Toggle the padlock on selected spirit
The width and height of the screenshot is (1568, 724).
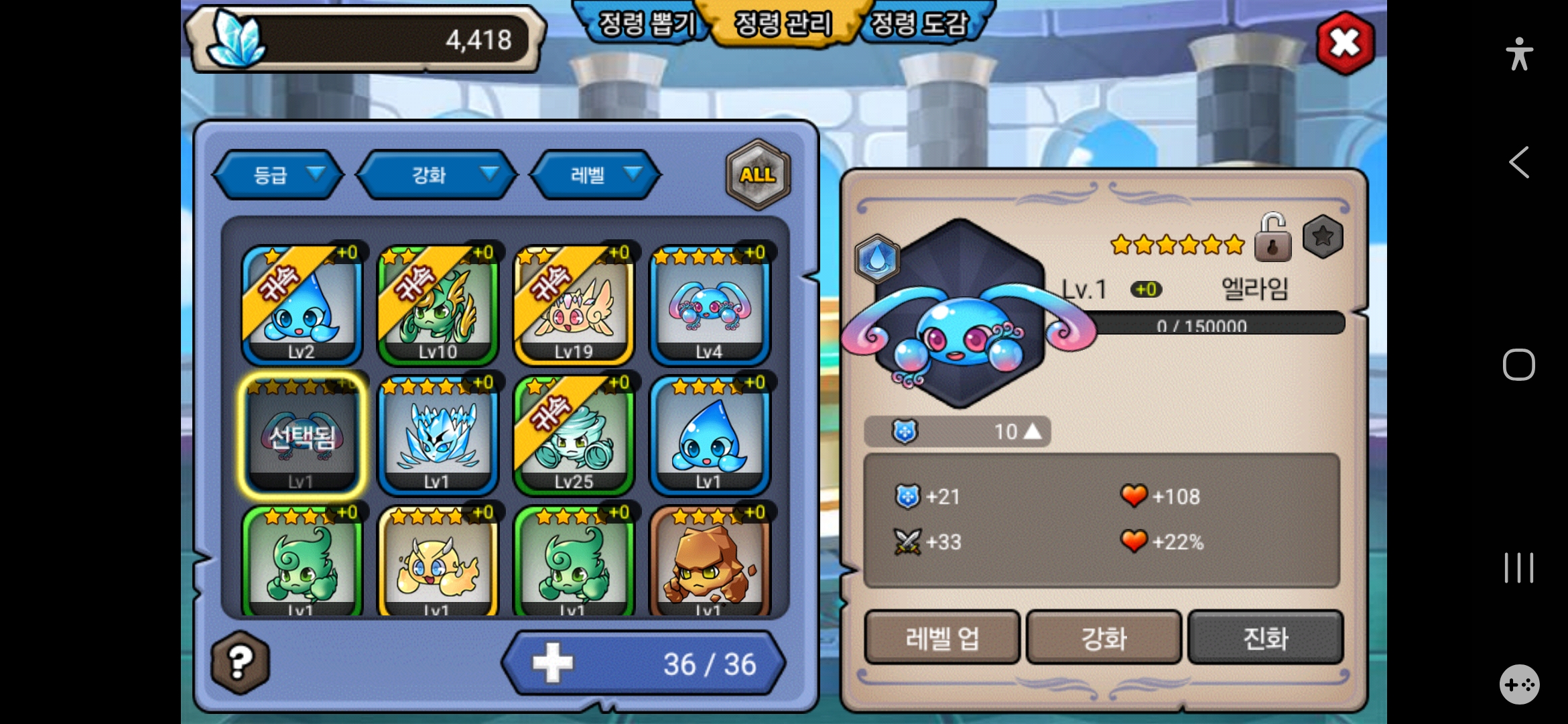pos(1272,239)
